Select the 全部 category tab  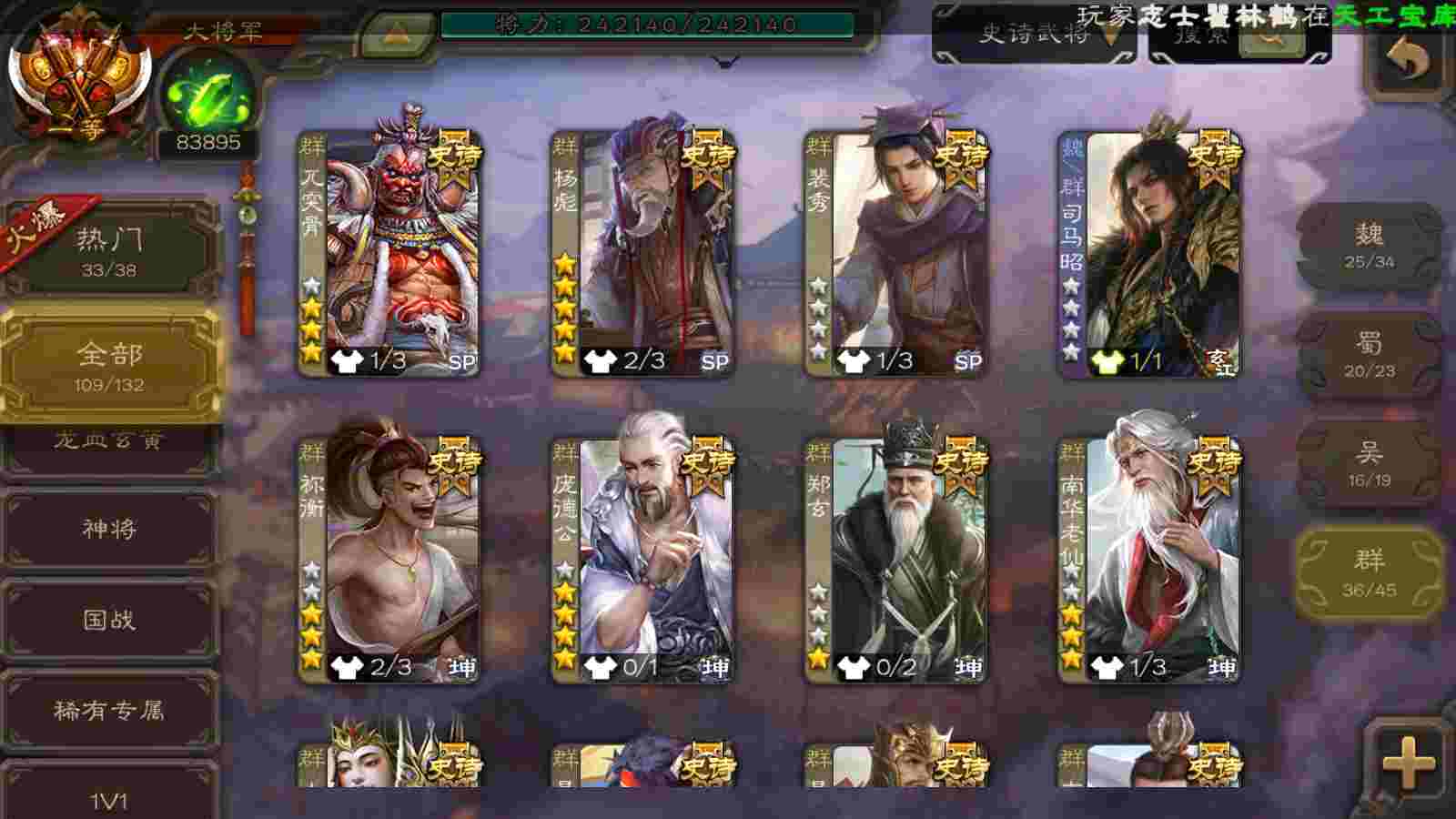(x=109, y=364)
